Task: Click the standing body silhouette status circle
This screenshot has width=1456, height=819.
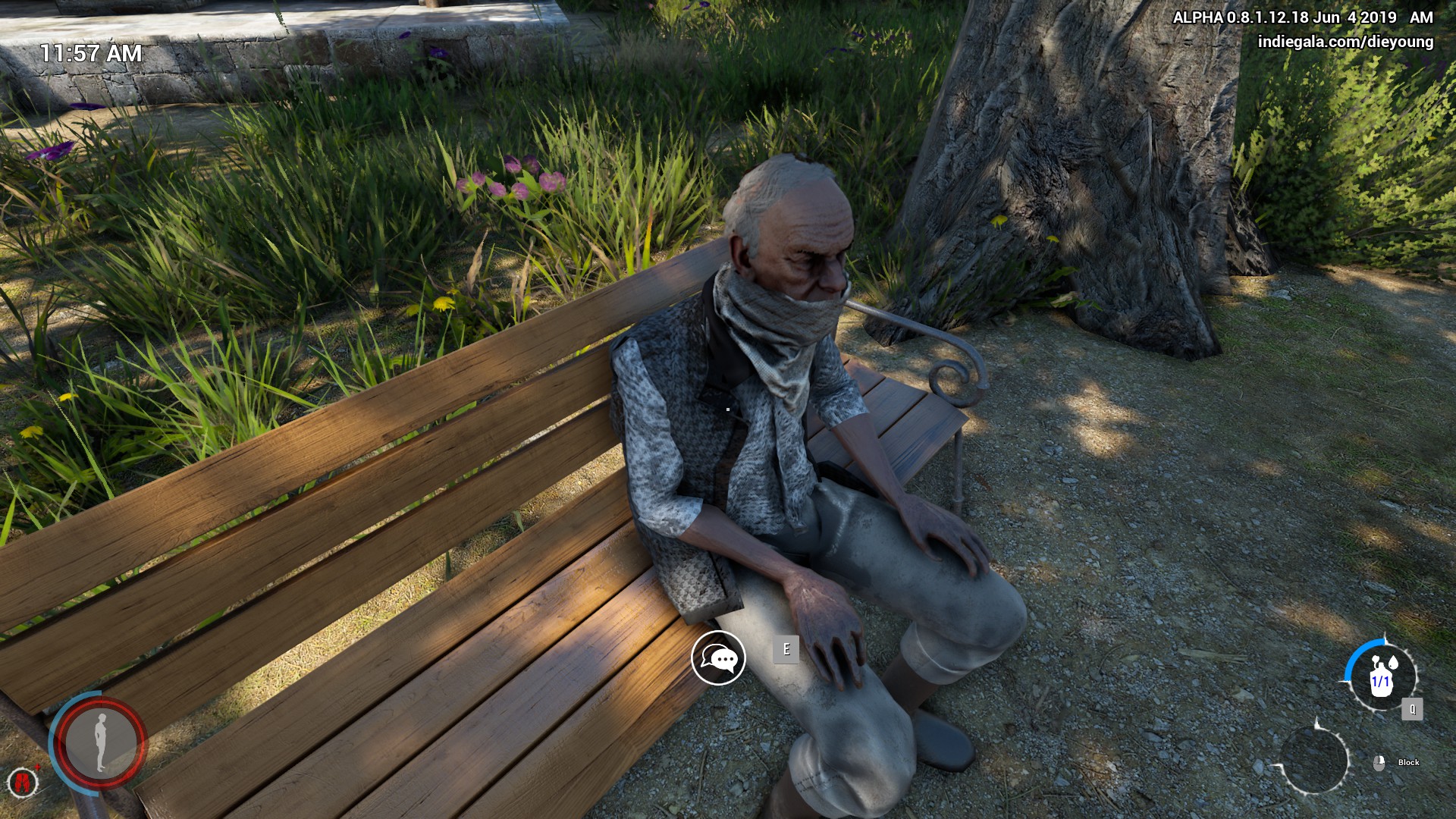Action: tap(100, 742)
